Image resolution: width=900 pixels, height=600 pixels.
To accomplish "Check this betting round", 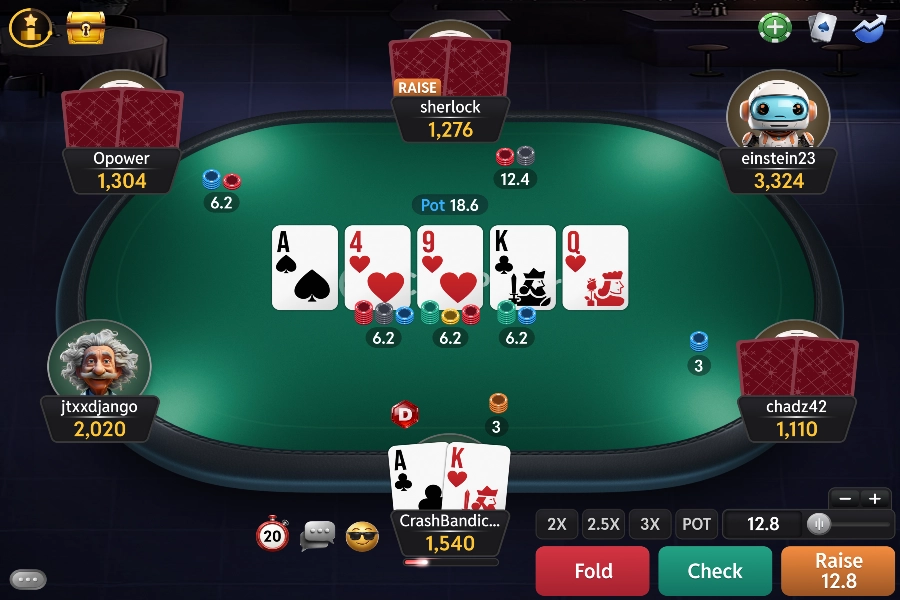I will coord(715,571).
